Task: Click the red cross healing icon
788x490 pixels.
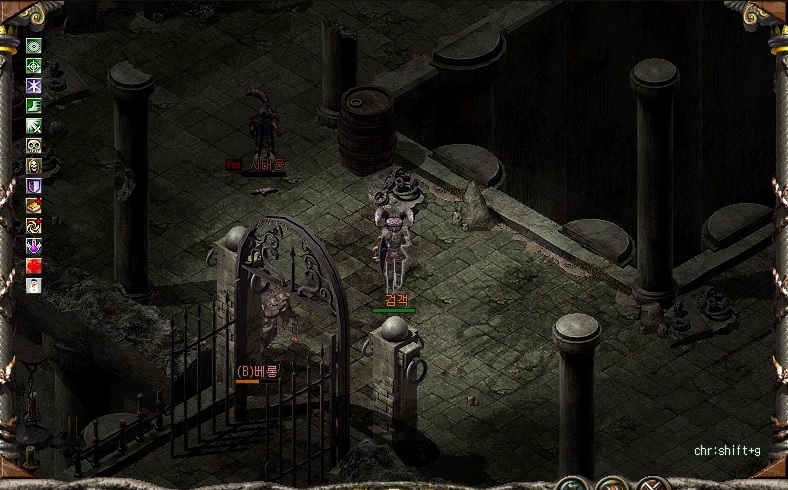Action: (34, 265)
